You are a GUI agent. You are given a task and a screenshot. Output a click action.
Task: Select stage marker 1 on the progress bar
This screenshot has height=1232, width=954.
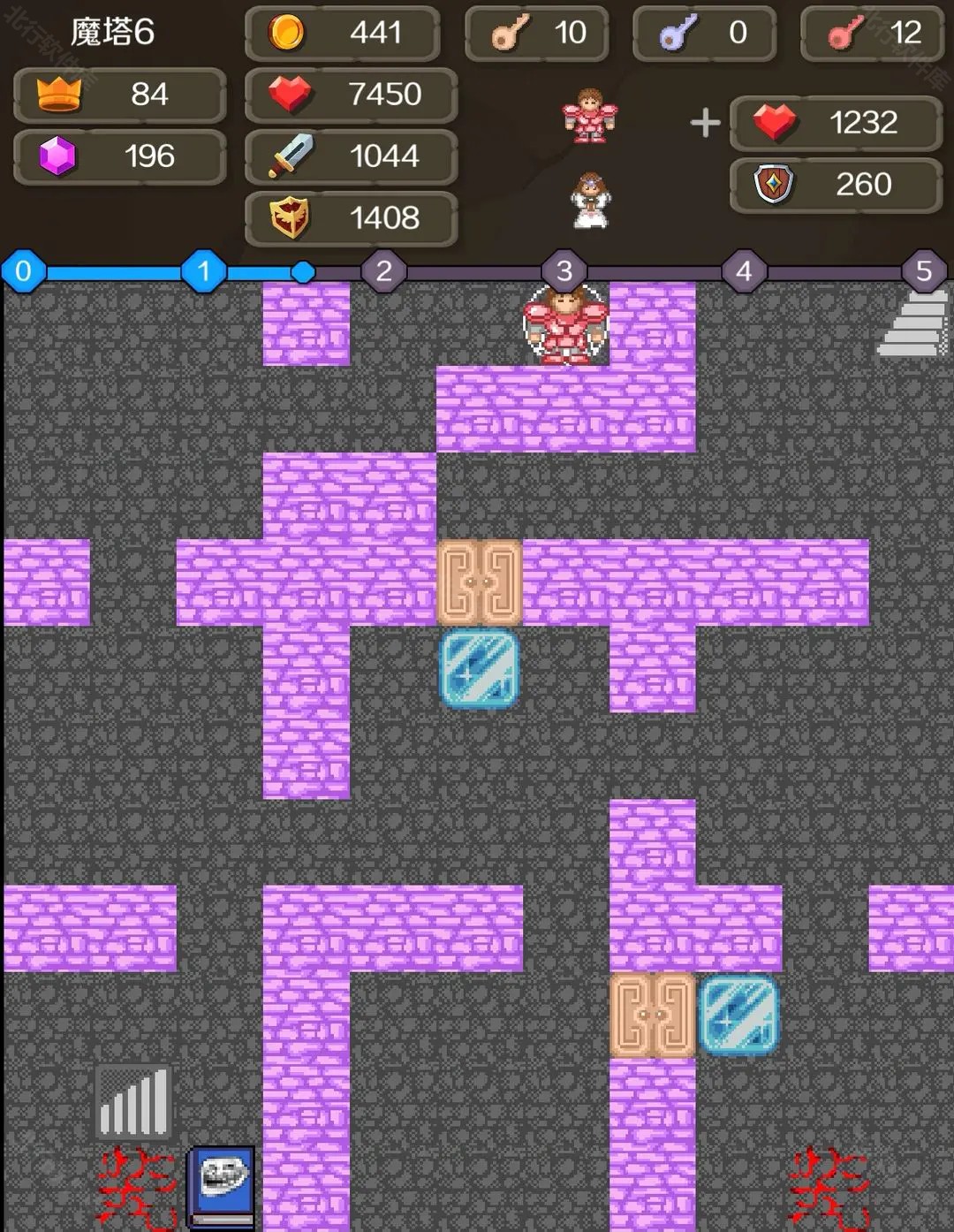coord(204,271)
